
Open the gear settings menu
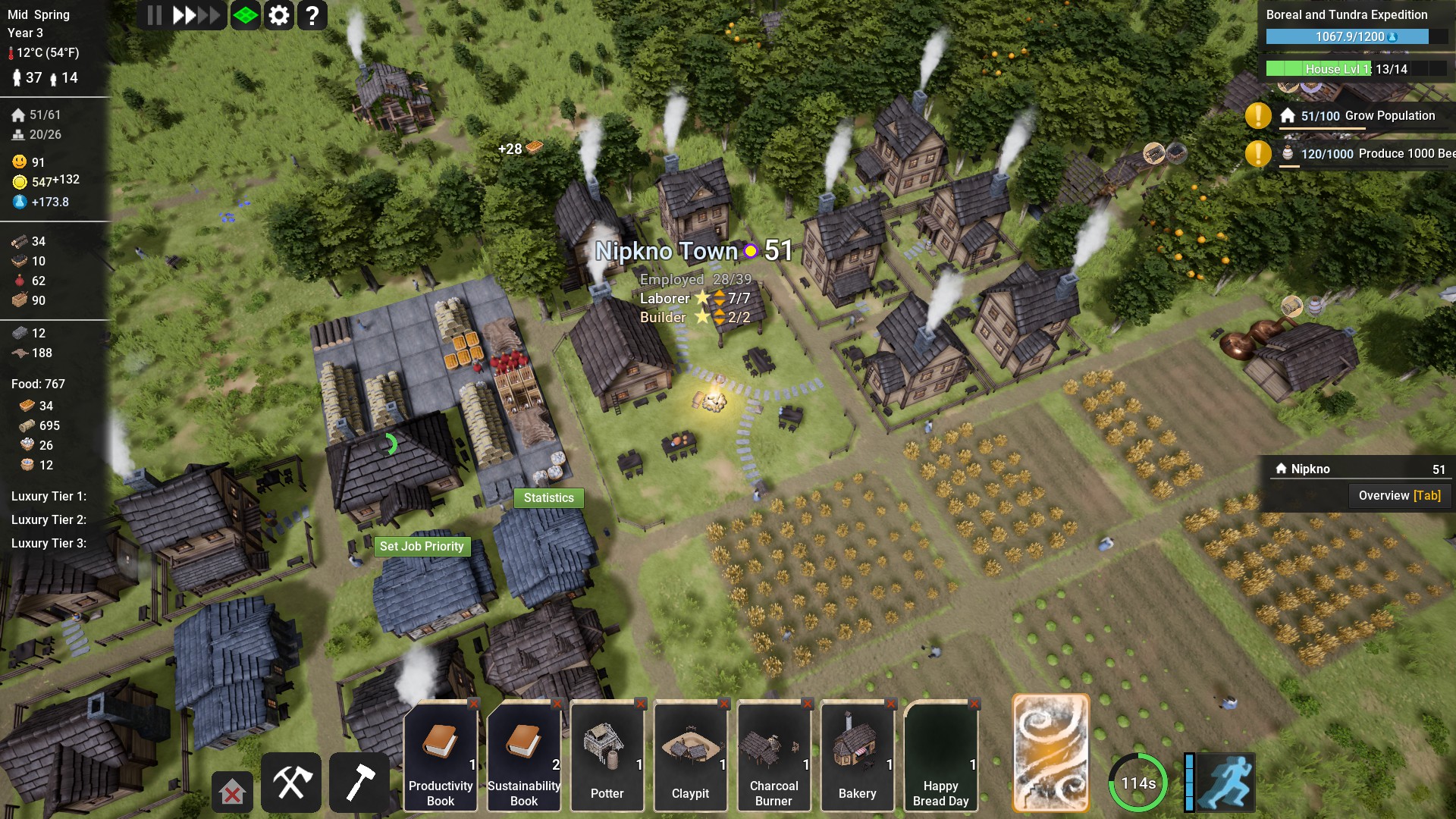[x=279, y=15]
